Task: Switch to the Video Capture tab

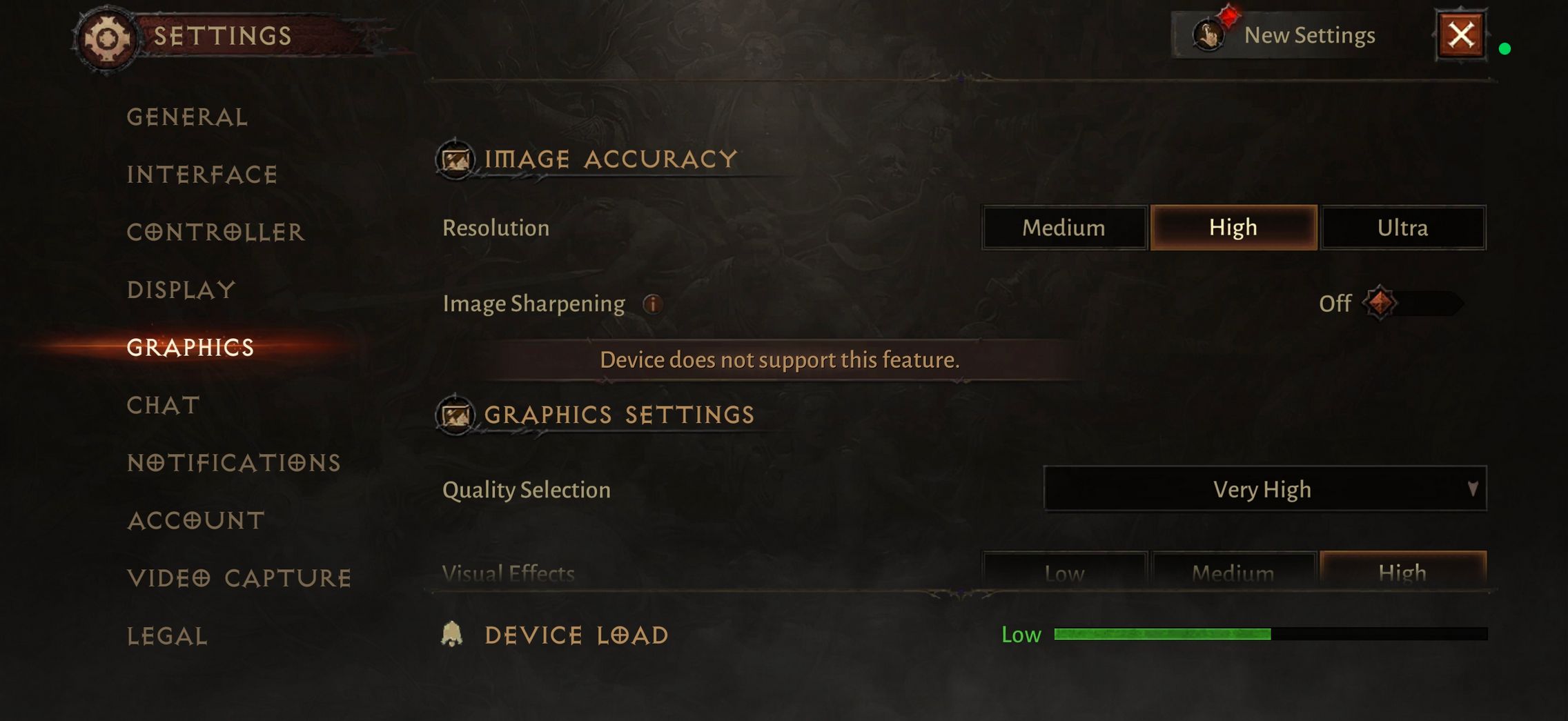Action: 239,578
